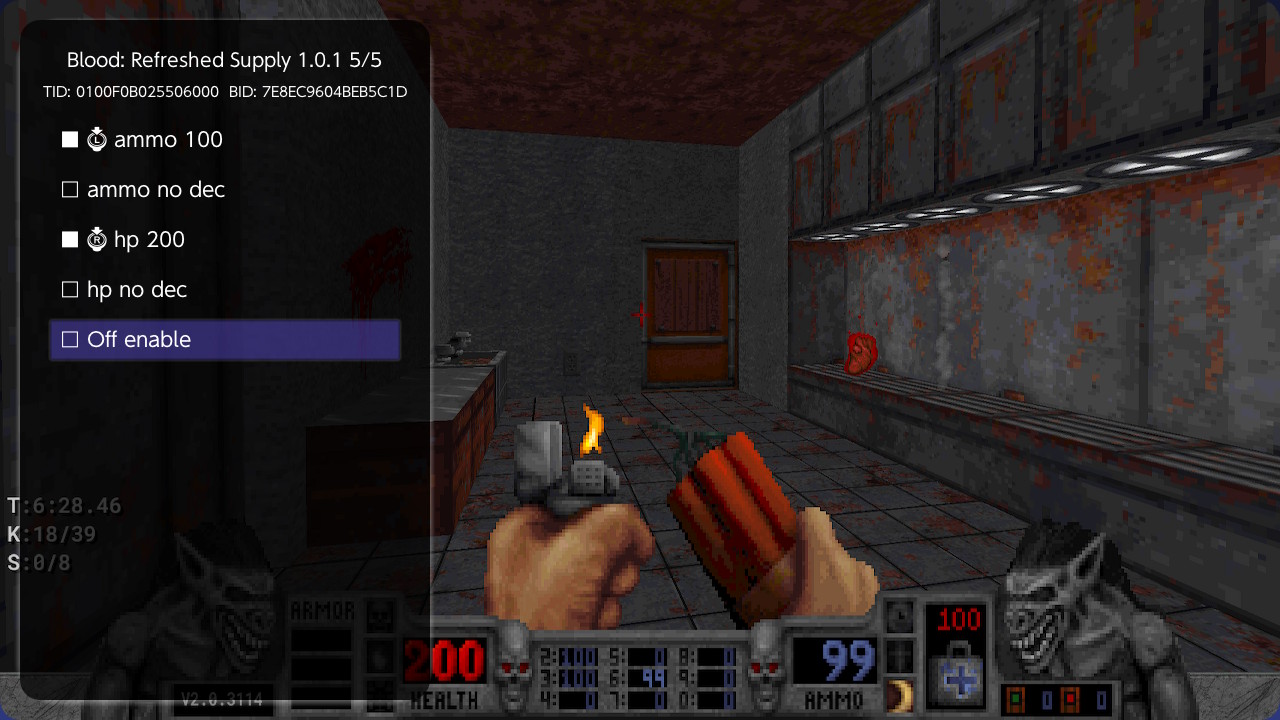Click the crescent moon icon beside the medkit
1280x720 pixels.
(x=900, y=694)
